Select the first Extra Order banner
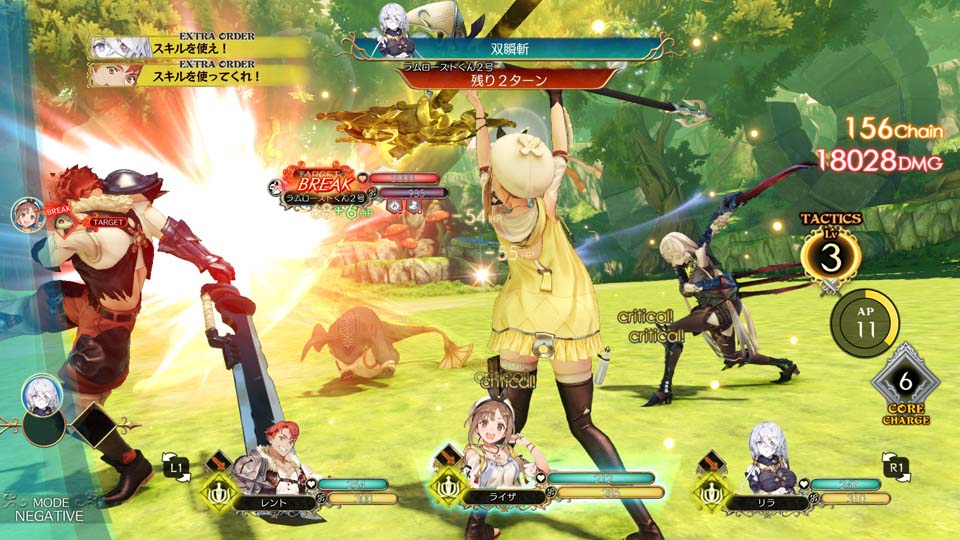Image resolution: width=960 pixels, height=540 pixels. (x=200, y=48)
